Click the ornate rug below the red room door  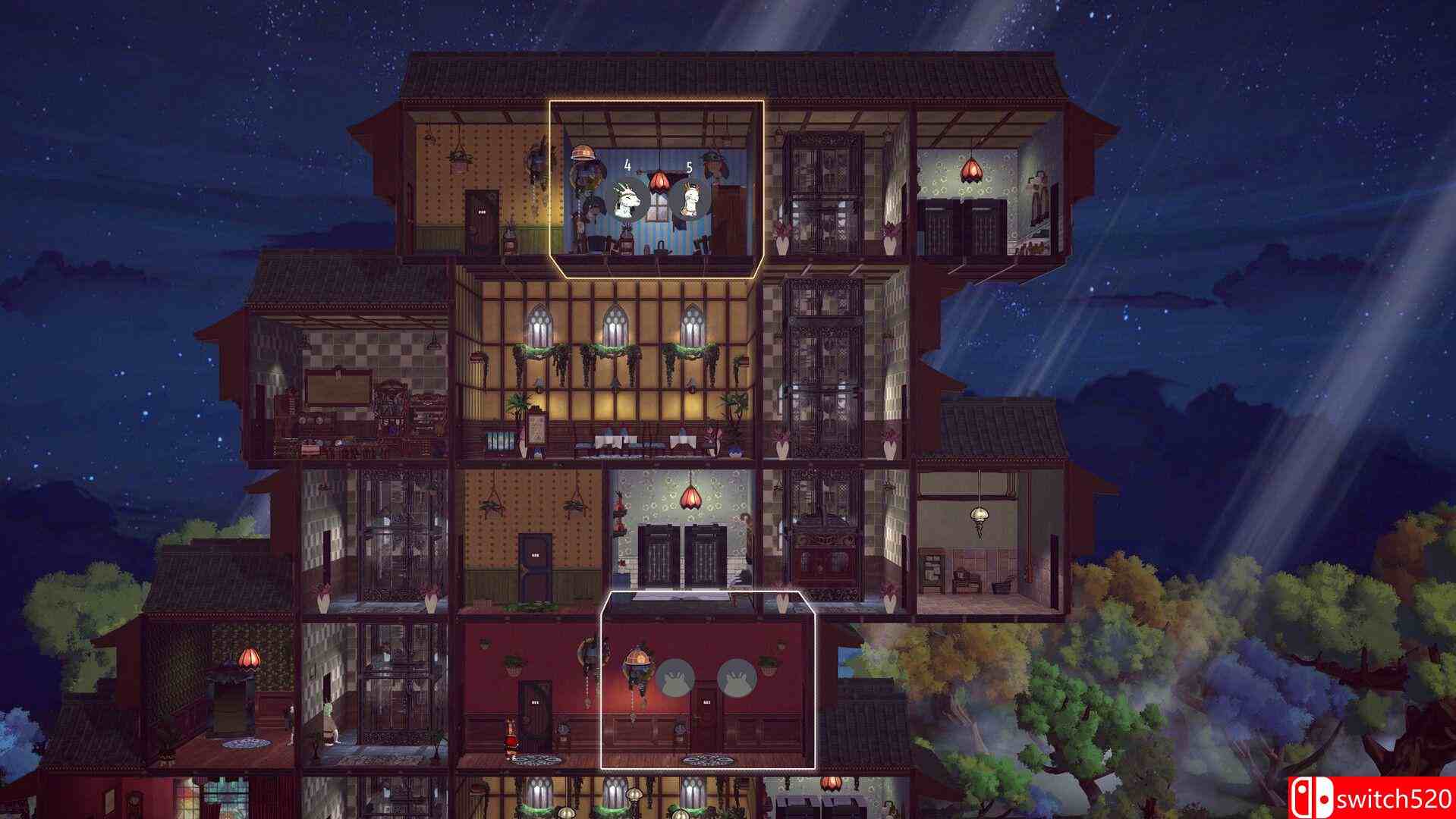click(706, 760)
